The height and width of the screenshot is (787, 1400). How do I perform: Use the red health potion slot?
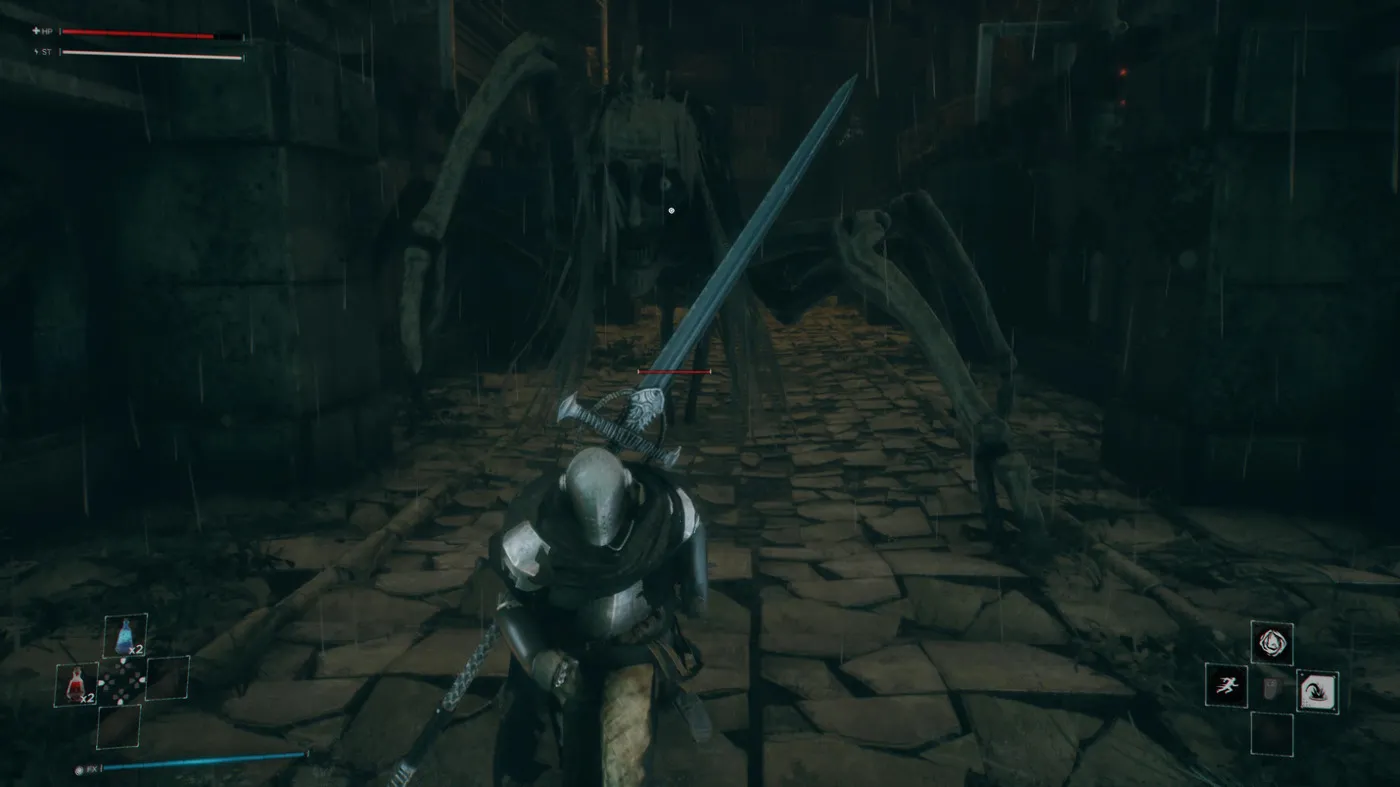pyautogui.click(x=76, y=684)
